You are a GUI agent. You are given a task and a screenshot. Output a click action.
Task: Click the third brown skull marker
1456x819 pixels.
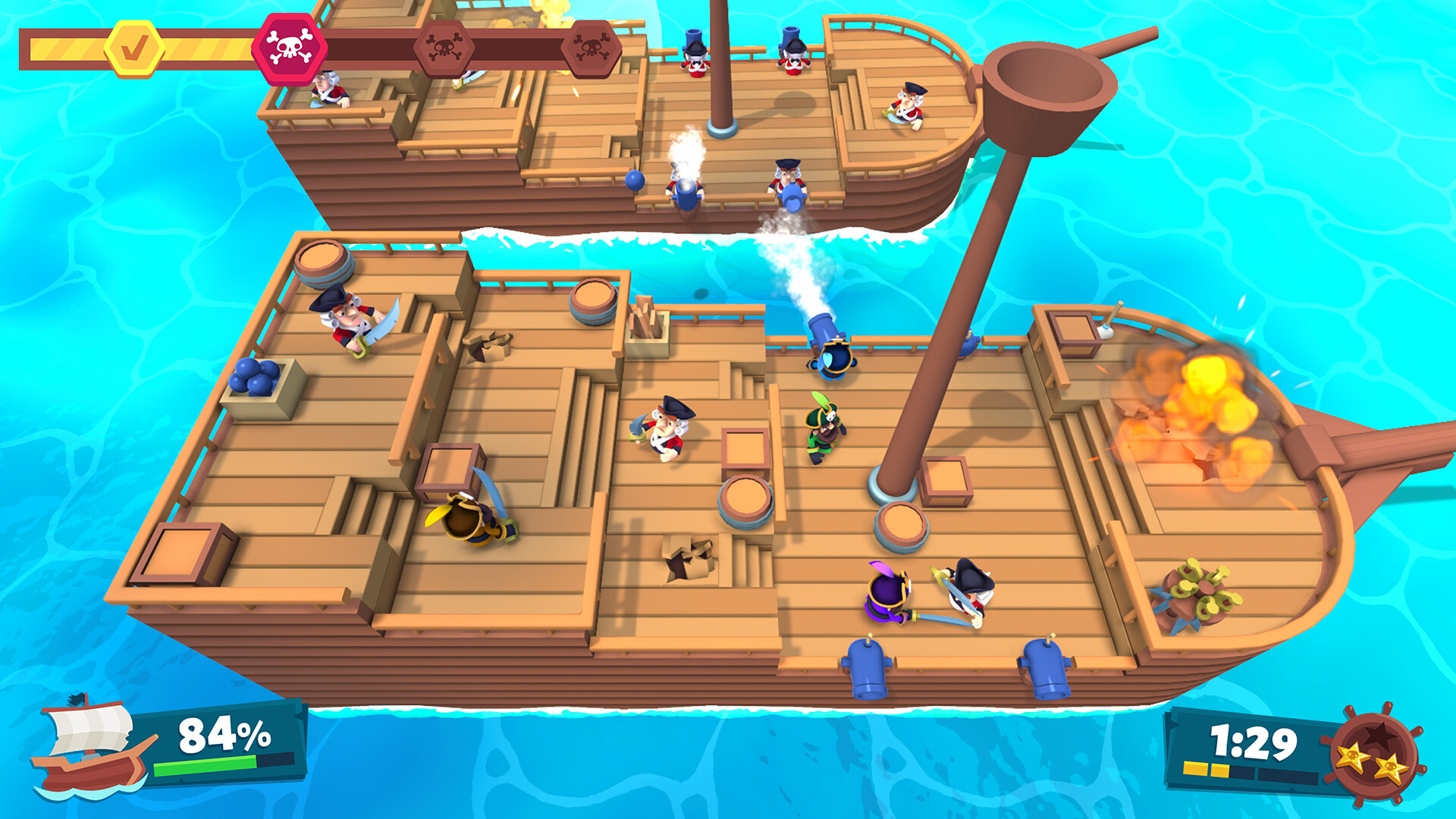(x=591, y=47)
